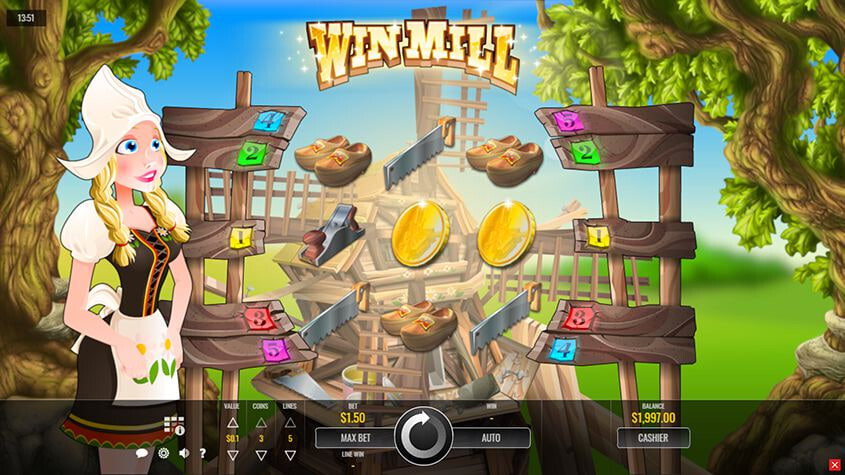Spin the reels with the round arrow button
The height and width of the screenshot is (475, 845).
click(423, 437)
